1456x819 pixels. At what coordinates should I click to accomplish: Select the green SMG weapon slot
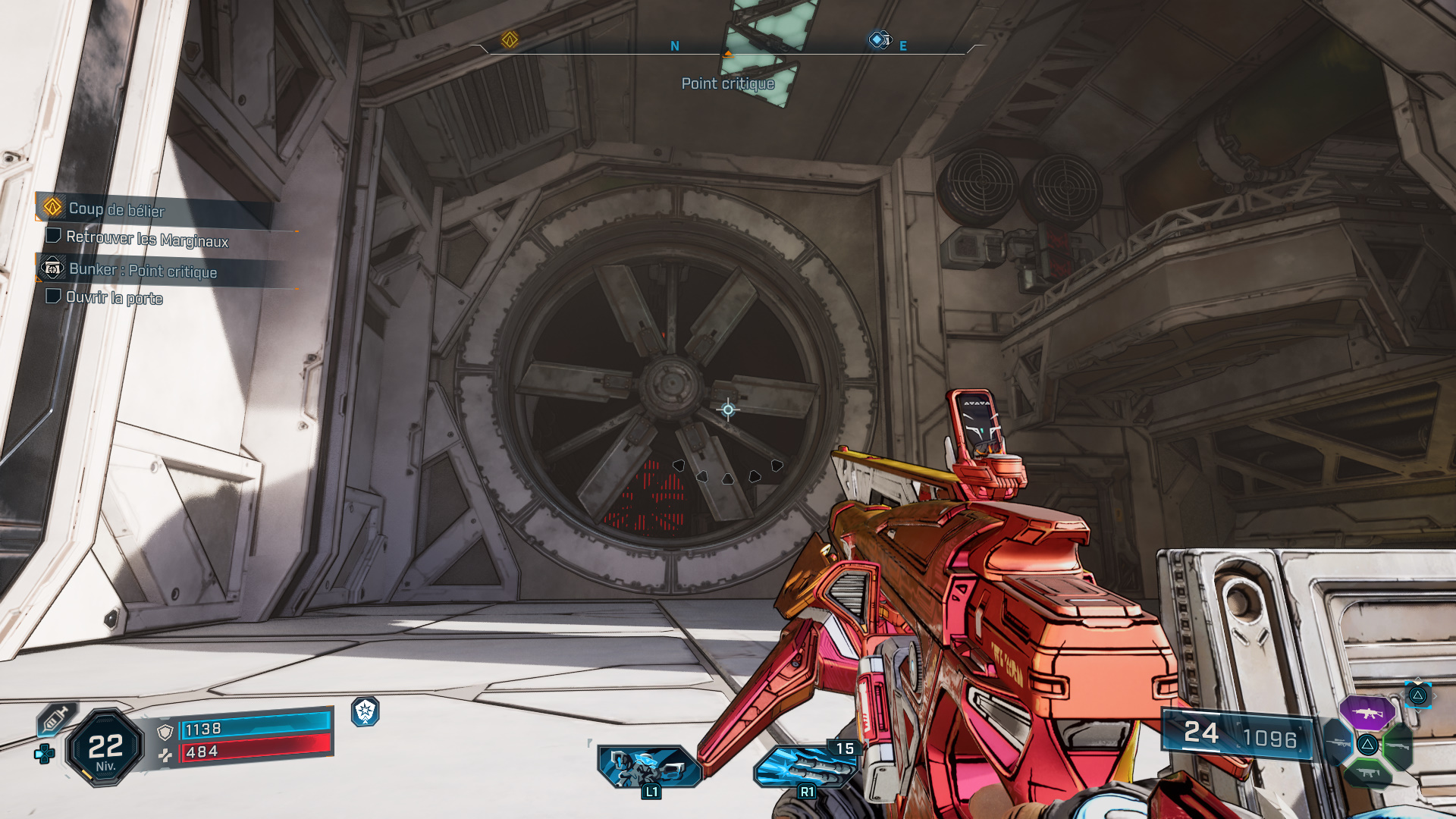click(1368, 773)
